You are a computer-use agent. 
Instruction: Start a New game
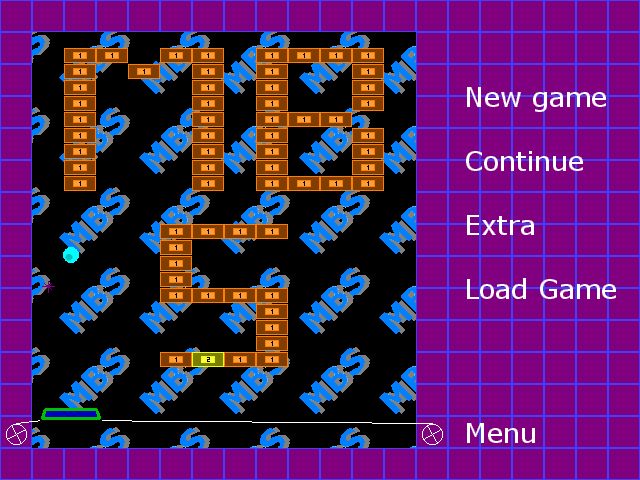(535, 98)
